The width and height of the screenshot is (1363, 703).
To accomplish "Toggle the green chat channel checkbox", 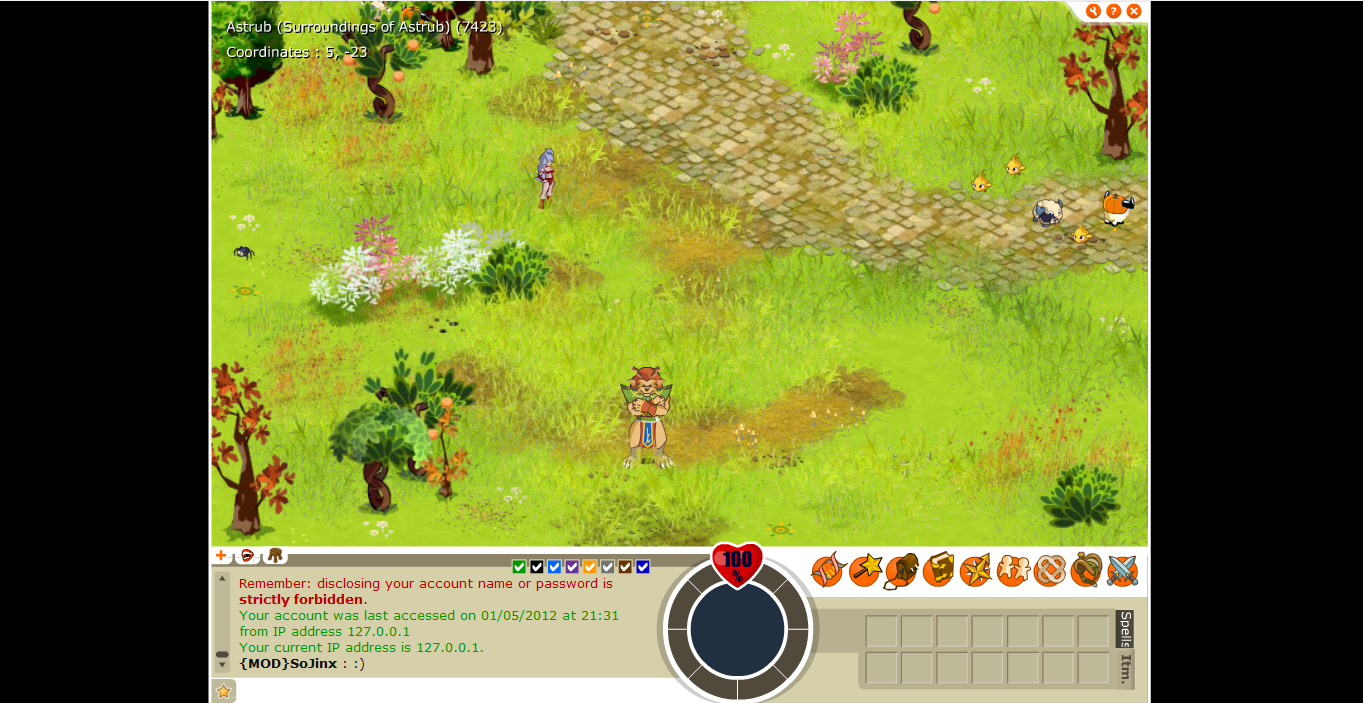I will coord(519,567).
